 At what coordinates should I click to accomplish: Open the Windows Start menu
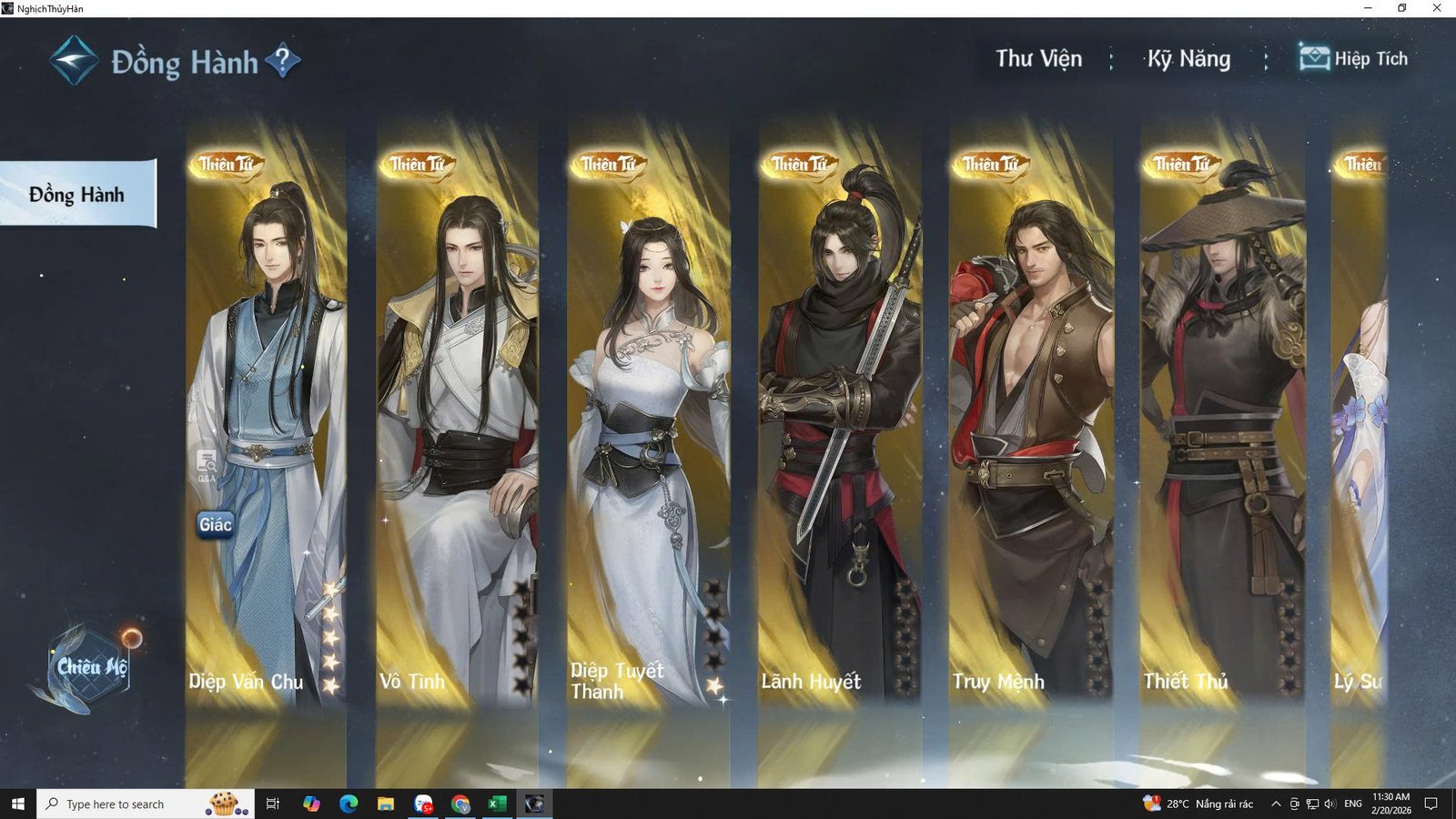click(17, 804)
